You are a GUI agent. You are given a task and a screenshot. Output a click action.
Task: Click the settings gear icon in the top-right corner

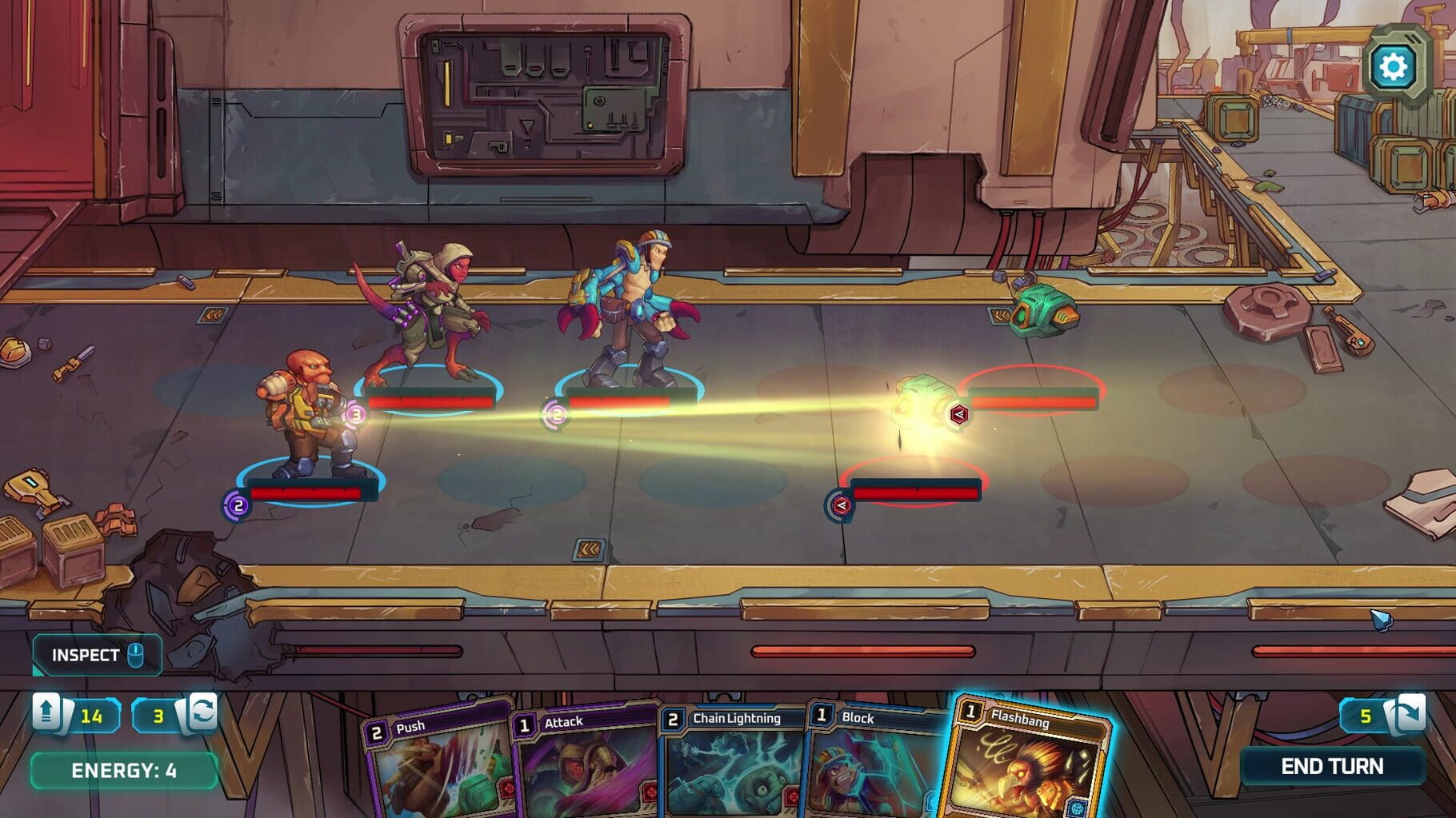click(x=1395, y=66)
